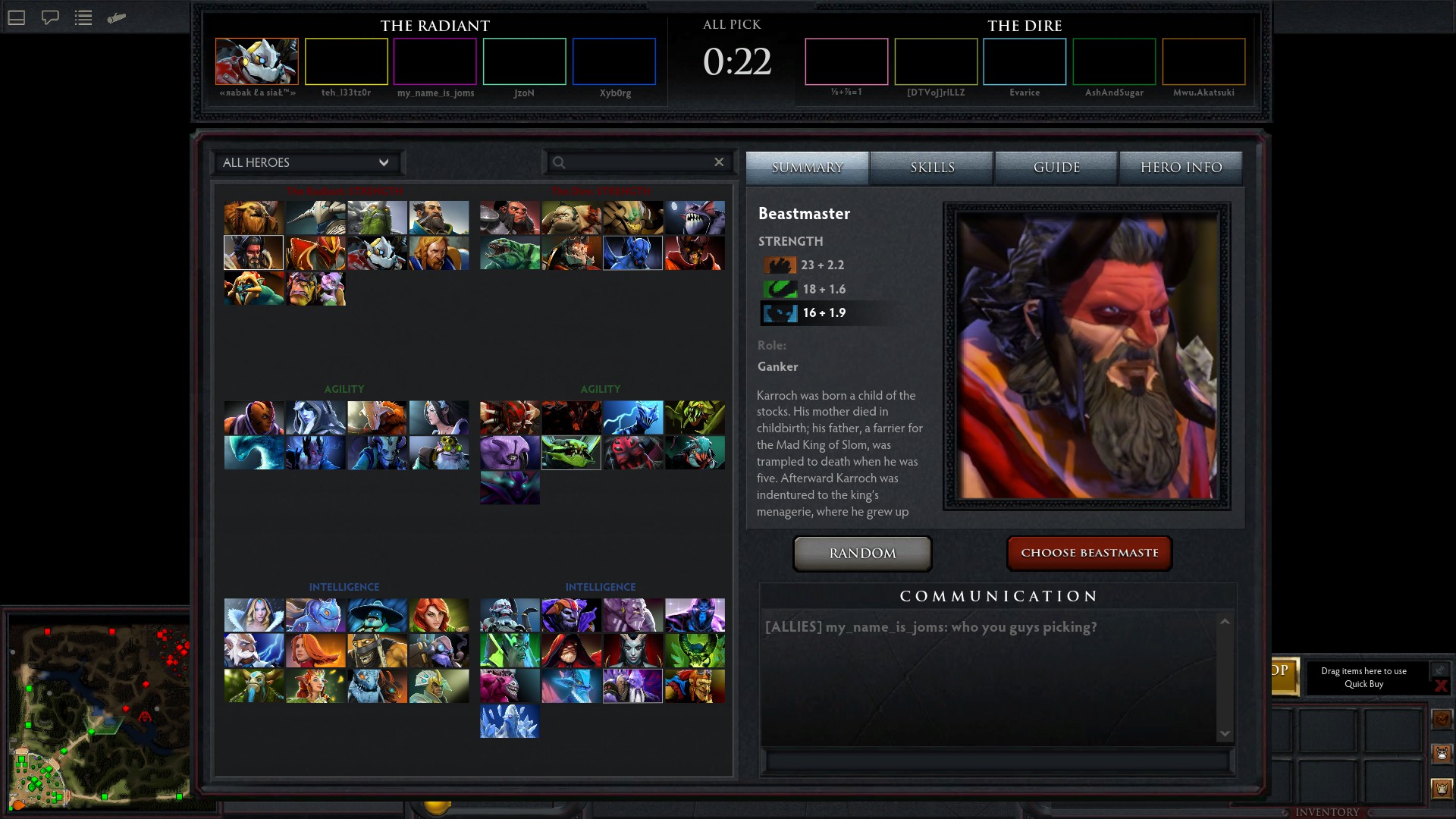Image resolution: width=1456 pixels, height=819 pixels.
Task: Switch to the Skills tab
Action: click(x=932, y=168)
